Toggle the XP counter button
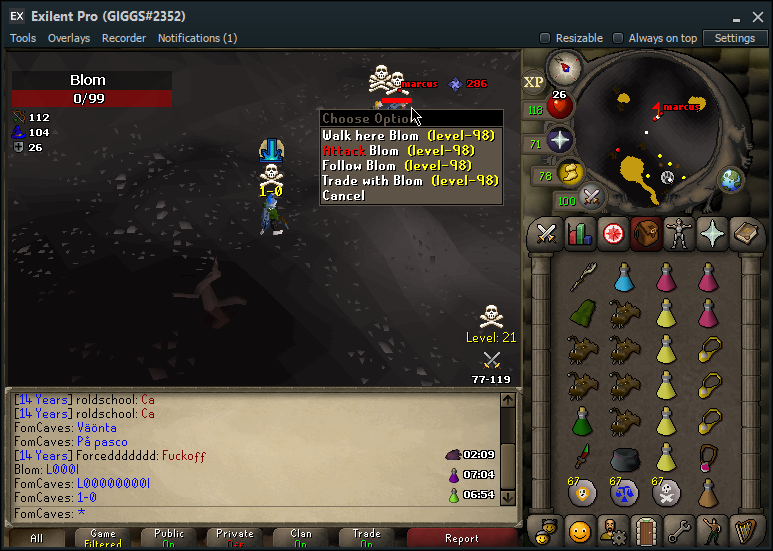This screenshot has height=551, width=773. coord(535,82)
